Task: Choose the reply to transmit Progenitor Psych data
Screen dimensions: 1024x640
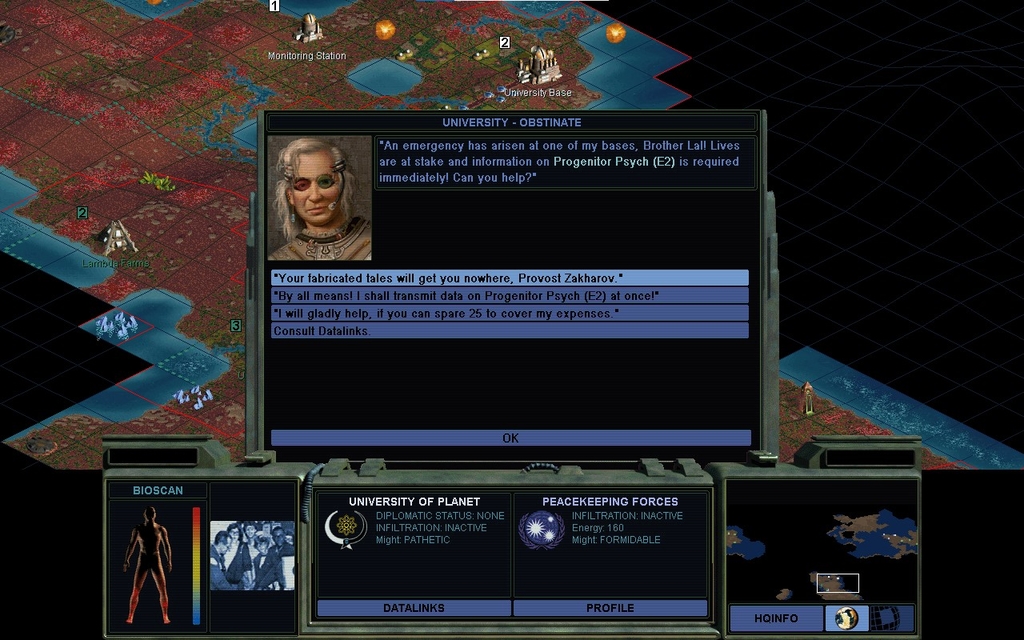Action: [x=510, y=296]
